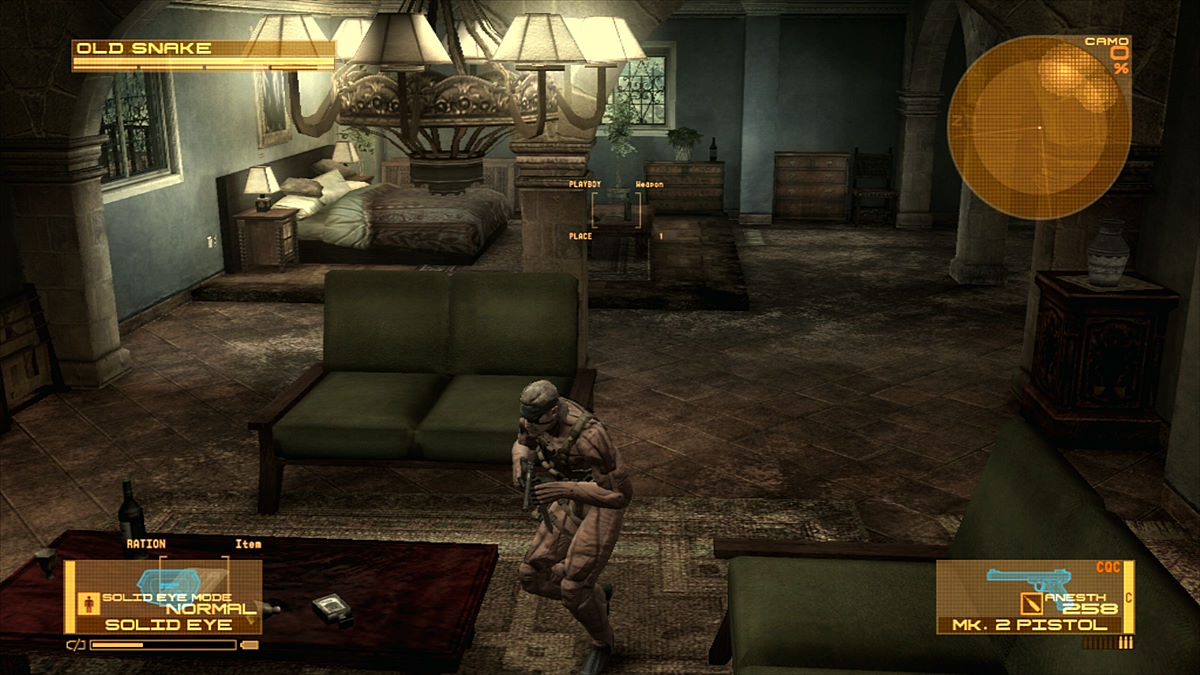Select the Playboy pickup marker bracket

tap(617, 211)
